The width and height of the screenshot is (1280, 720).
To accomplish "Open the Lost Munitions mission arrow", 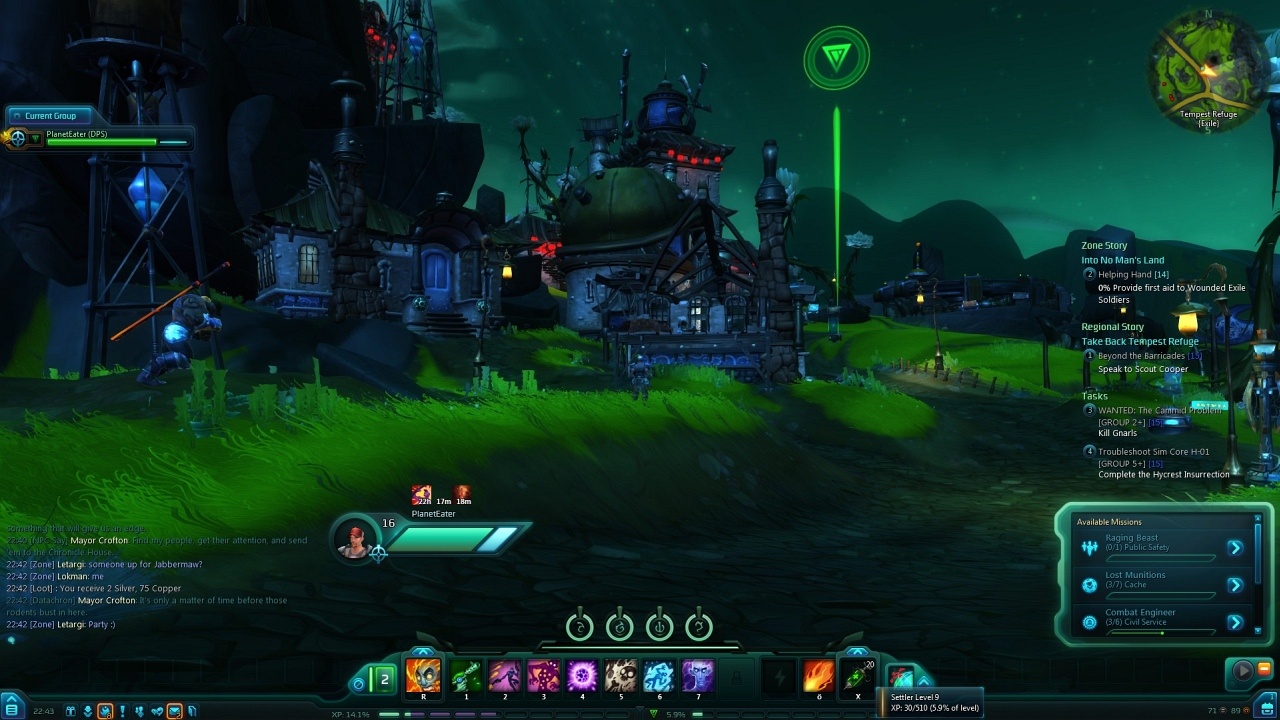I will (x=1235, y=585).
